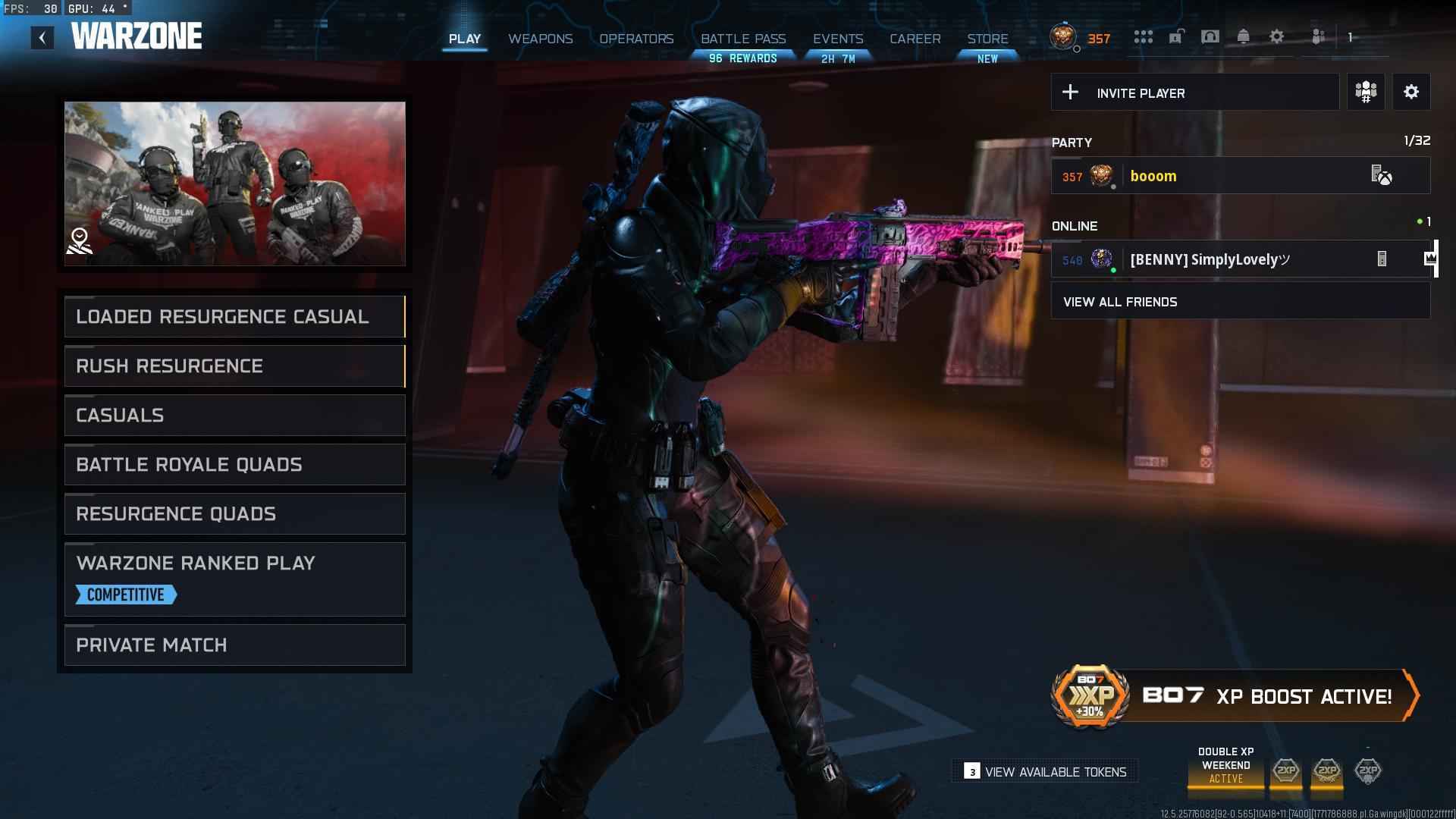
Task: Open party settings with the gear icon
Action: pos(1411,92)
